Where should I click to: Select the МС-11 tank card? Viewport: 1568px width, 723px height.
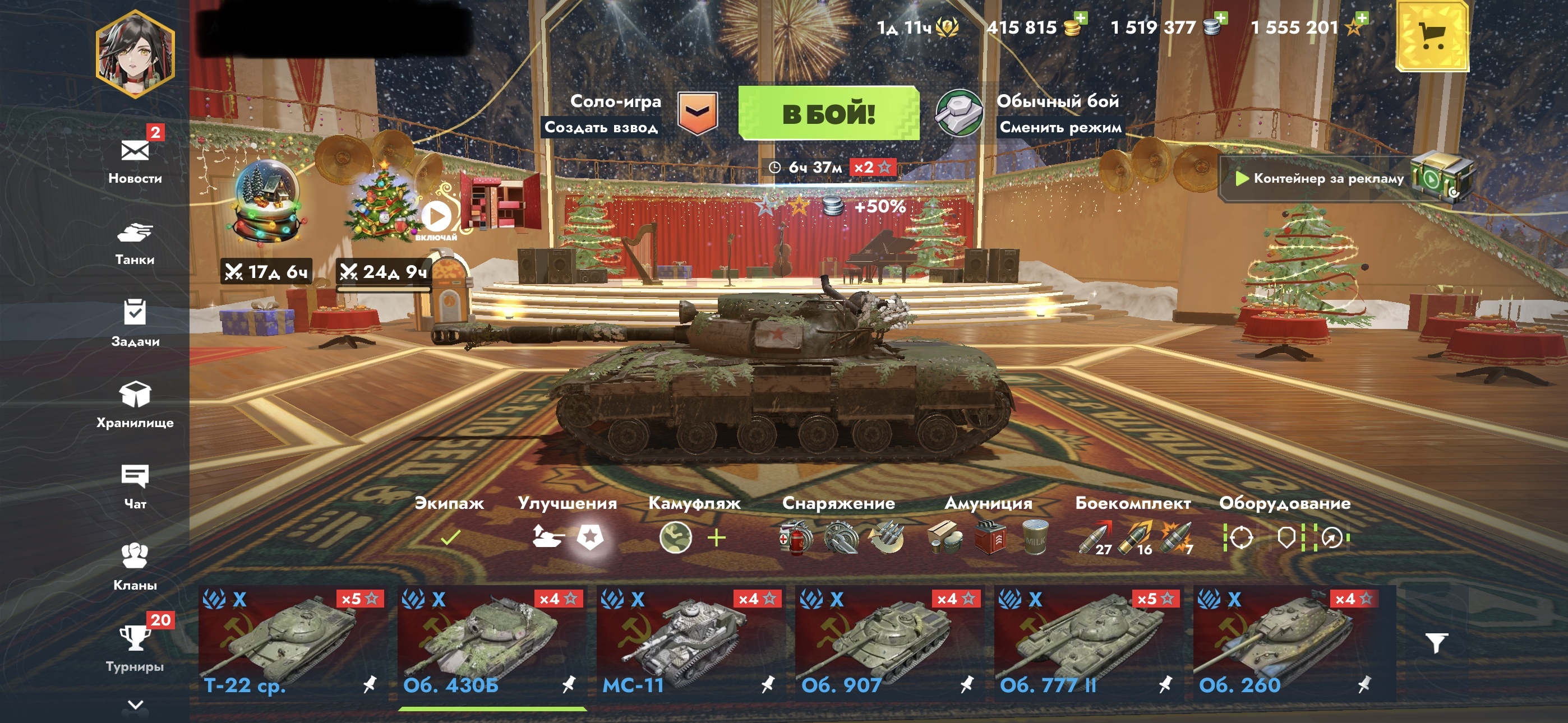coord(690,643)
